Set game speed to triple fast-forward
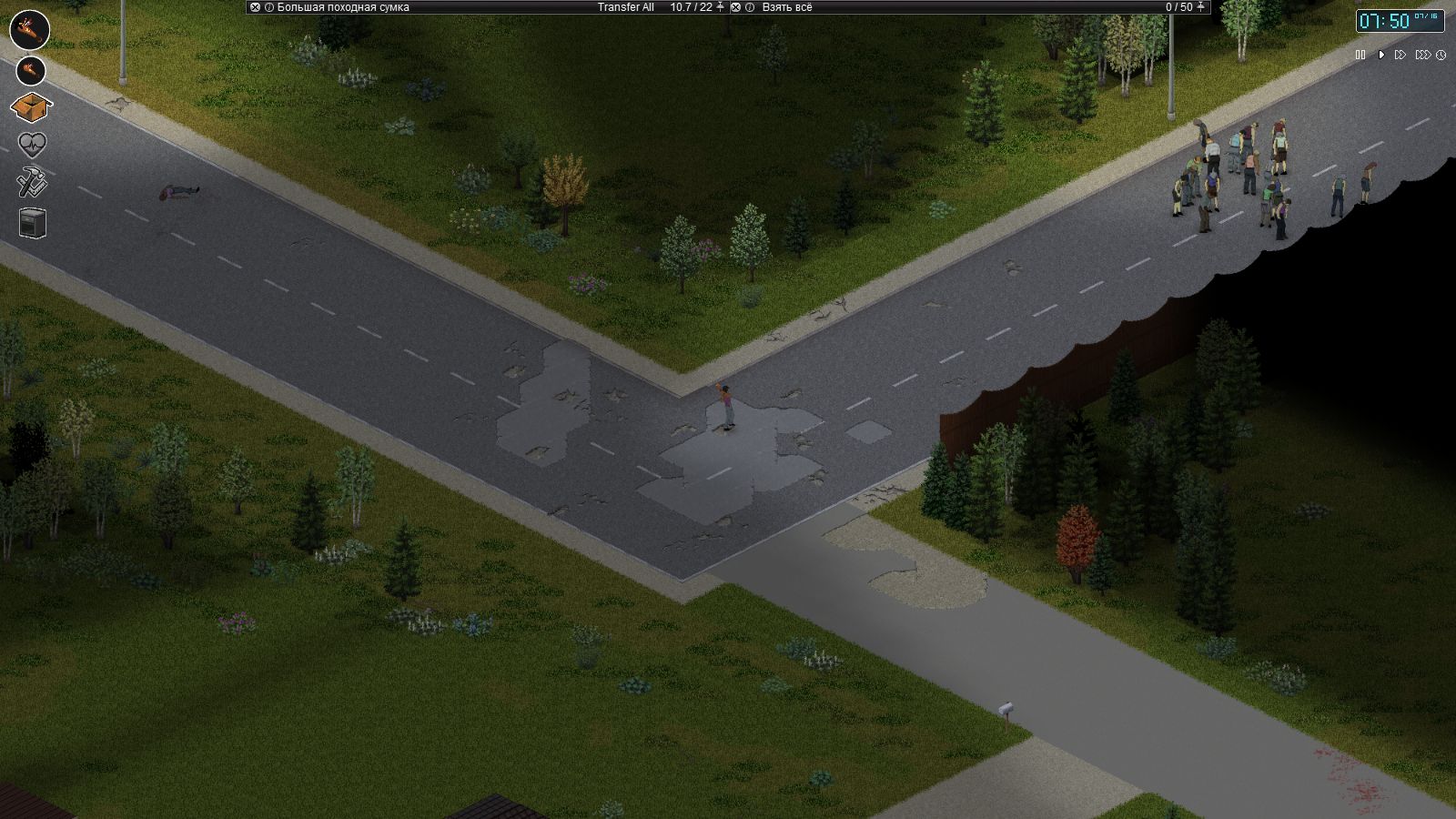This screenshot has height=819, width=1456. pos(1421,56)
